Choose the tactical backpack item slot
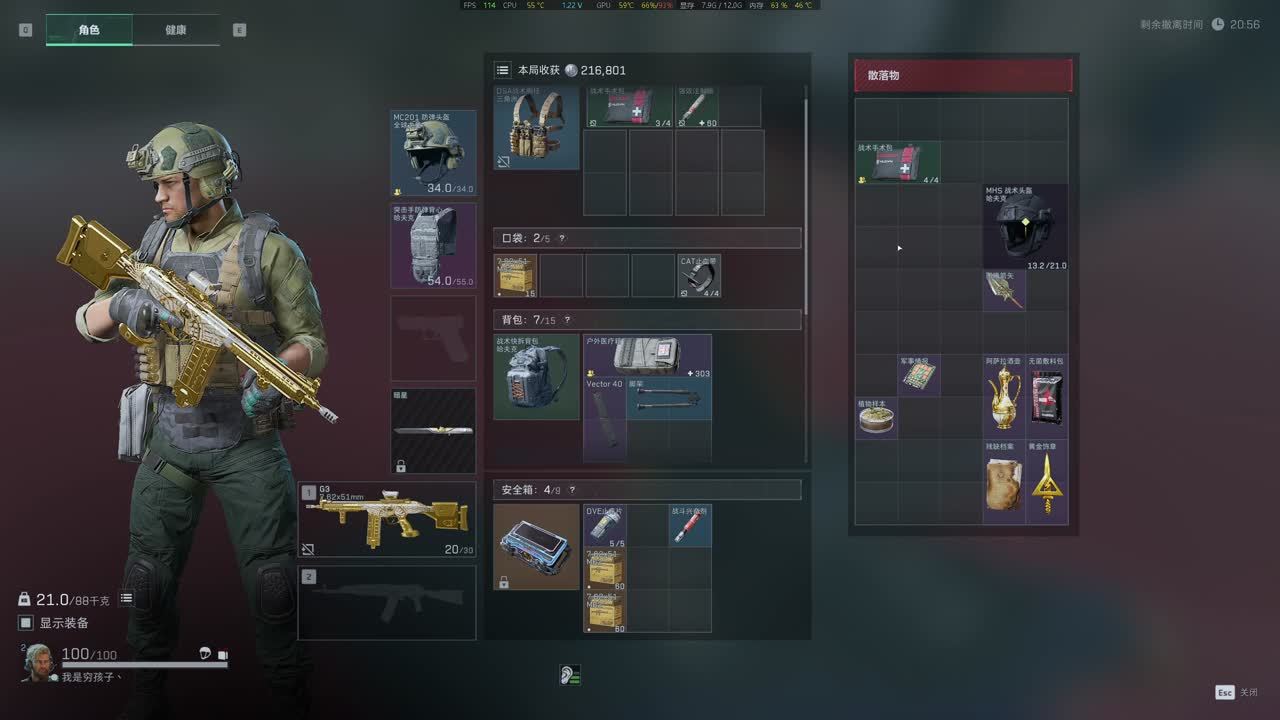1280x720 pixels. (x=536, y=377)
